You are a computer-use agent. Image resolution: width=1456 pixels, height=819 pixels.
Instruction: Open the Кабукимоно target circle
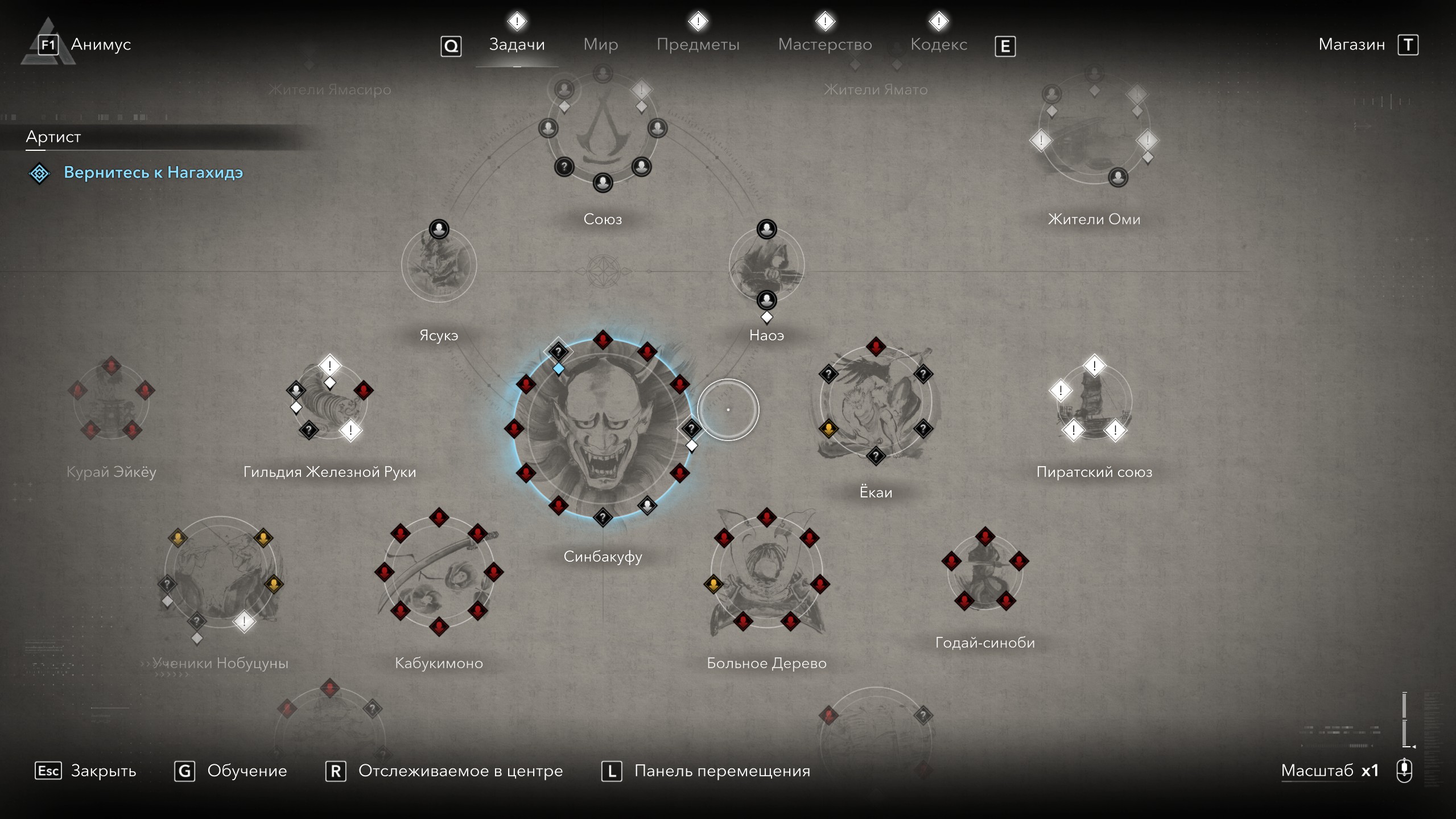(x=439, y=572)
